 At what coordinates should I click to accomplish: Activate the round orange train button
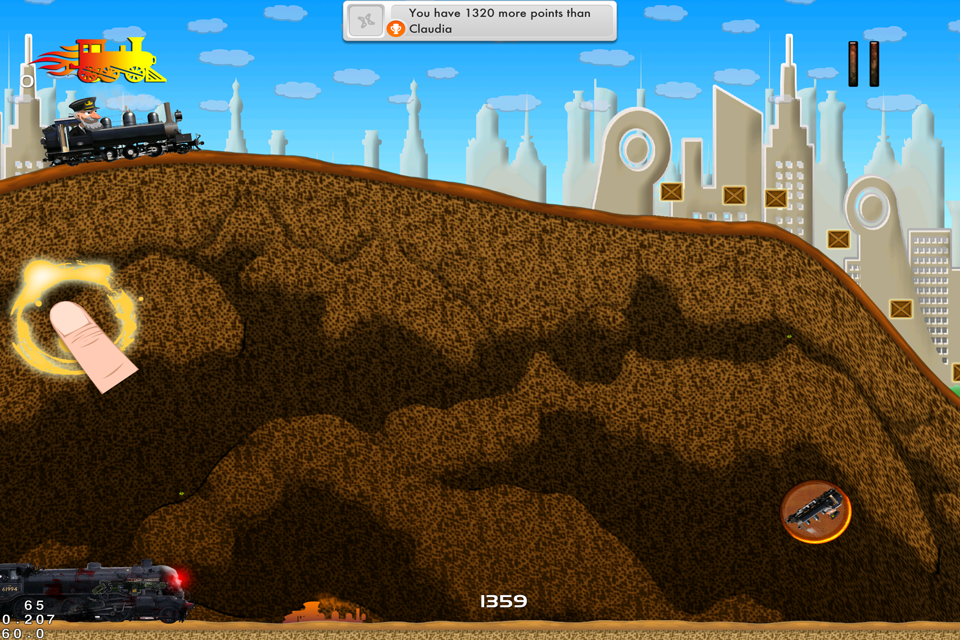pyautogui.click(x=815, y=511)
